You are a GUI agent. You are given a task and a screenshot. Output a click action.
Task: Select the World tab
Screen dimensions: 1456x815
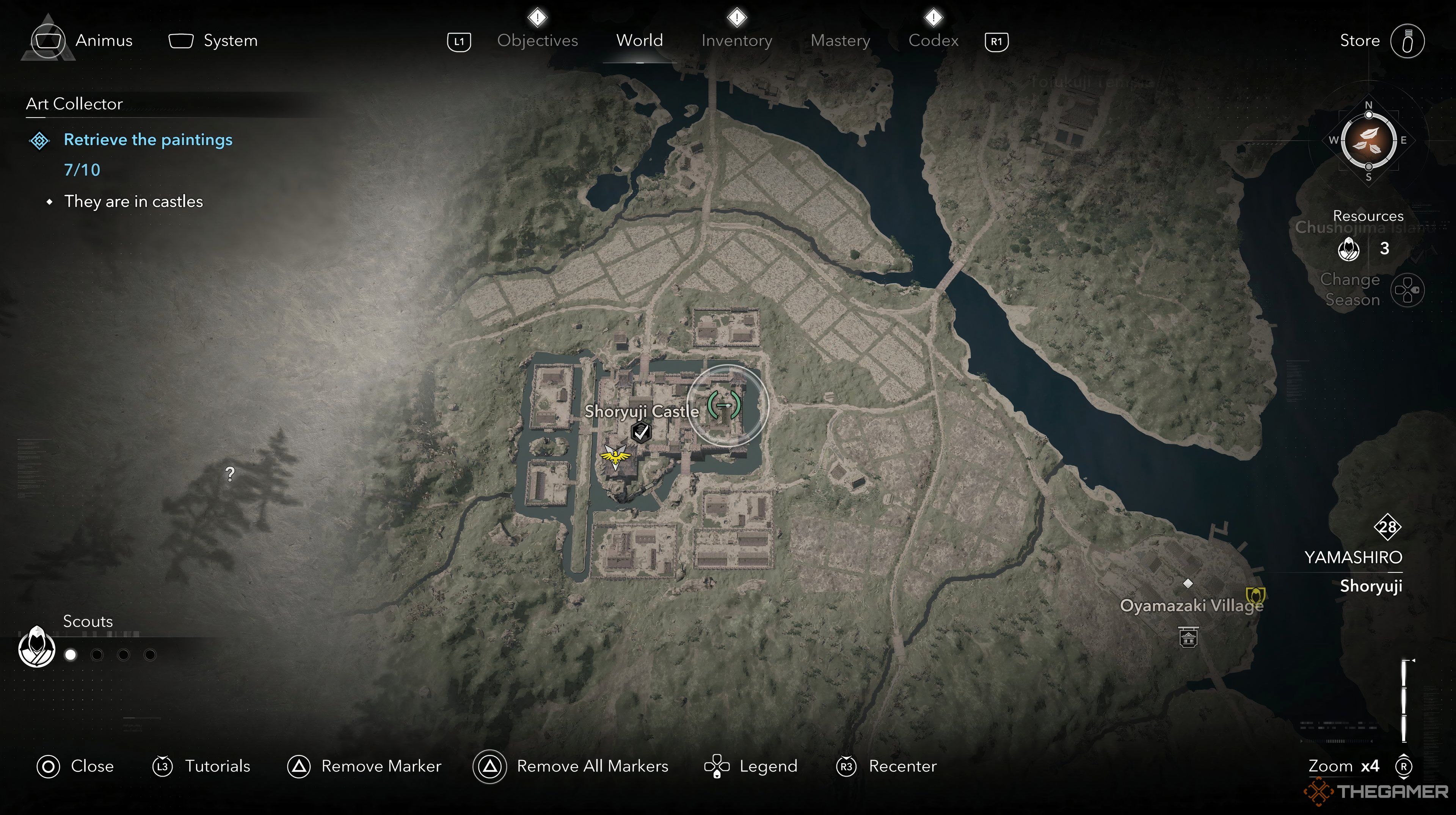(x=639, y=41)
